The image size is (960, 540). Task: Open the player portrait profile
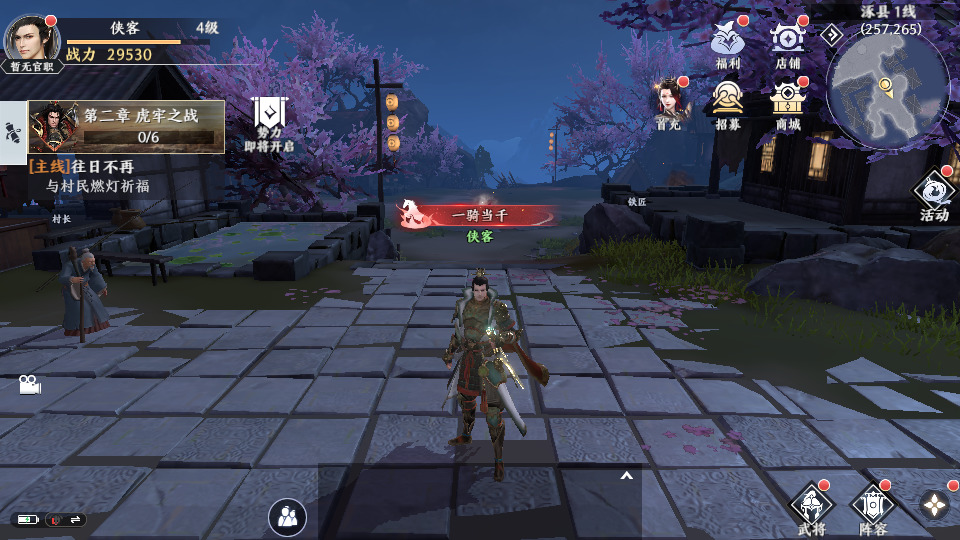(33, 40)
